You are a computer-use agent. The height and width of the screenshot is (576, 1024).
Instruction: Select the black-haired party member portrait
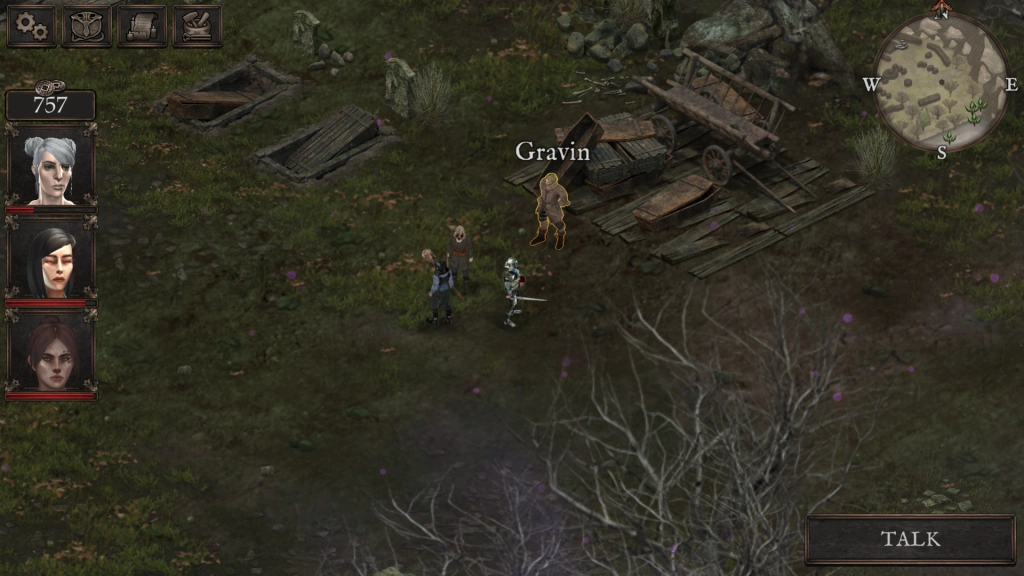(51, 262)
